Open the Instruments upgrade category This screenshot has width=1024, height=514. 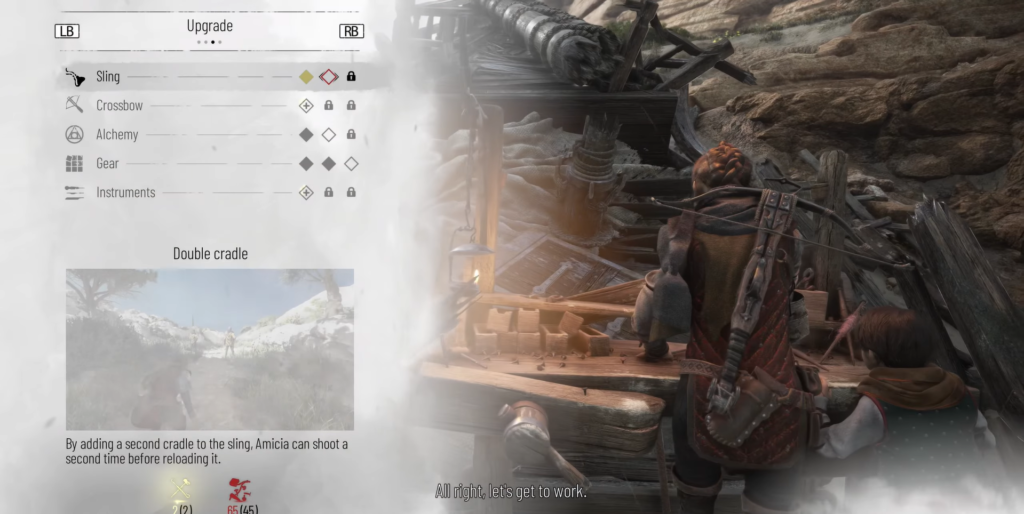pyautogui.click(x=125, y=192)
